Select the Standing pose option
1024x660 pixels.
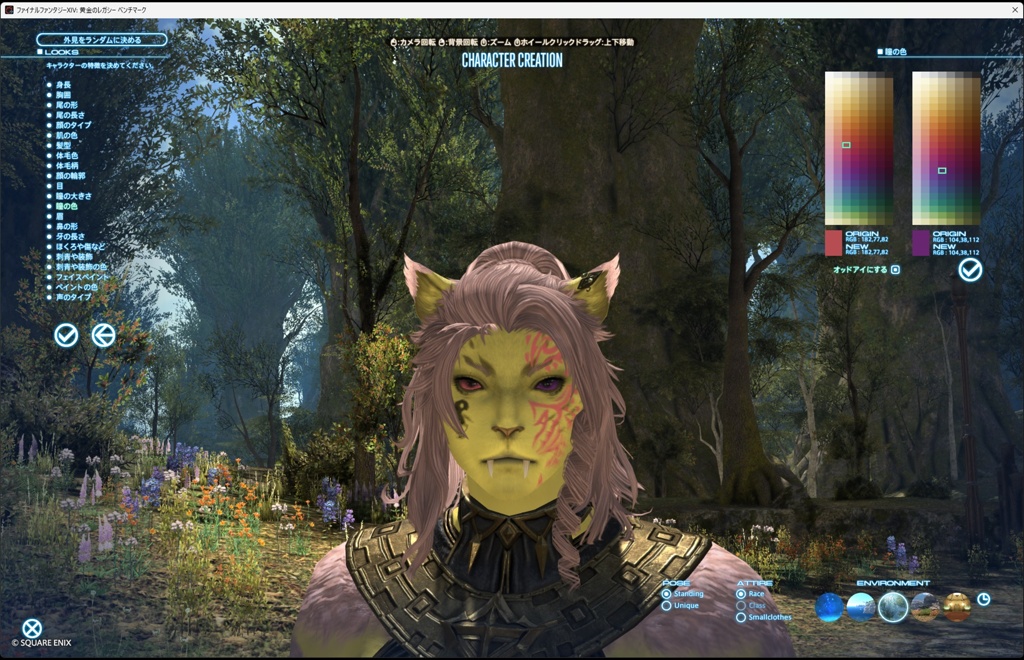[667, 594]
